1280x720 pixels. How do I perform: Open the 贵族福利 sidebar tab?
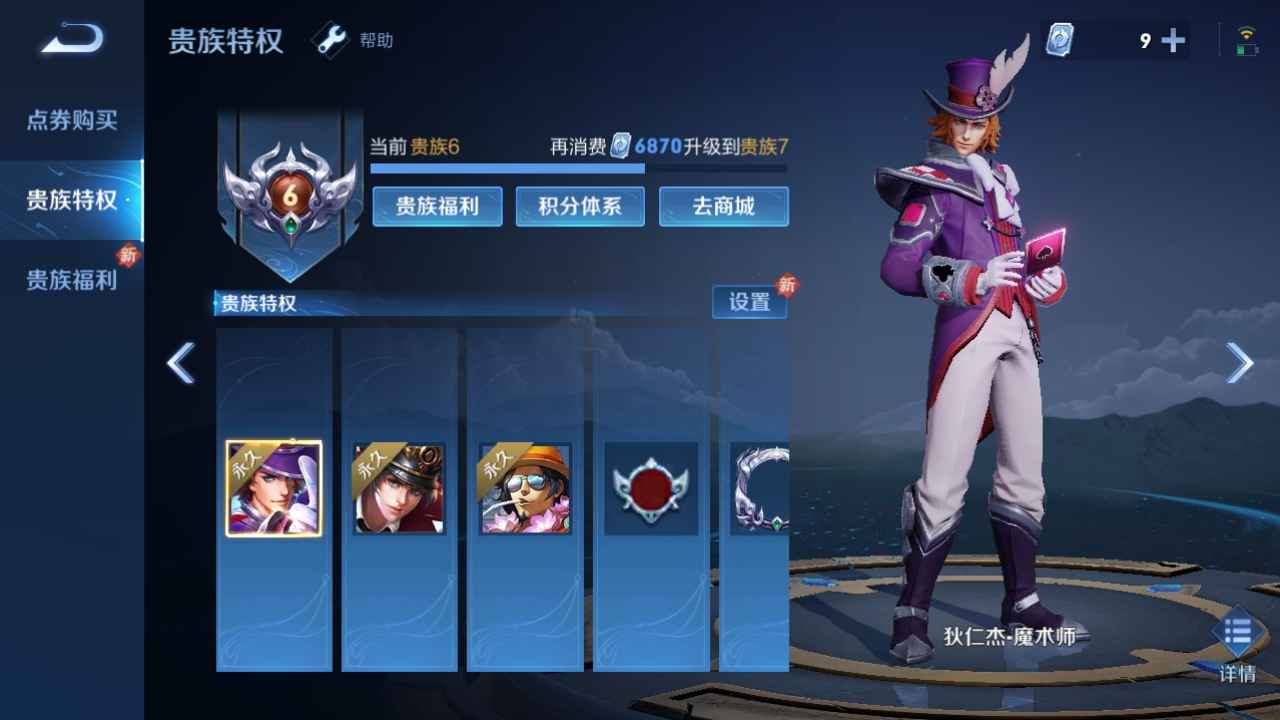coord(72,280)
